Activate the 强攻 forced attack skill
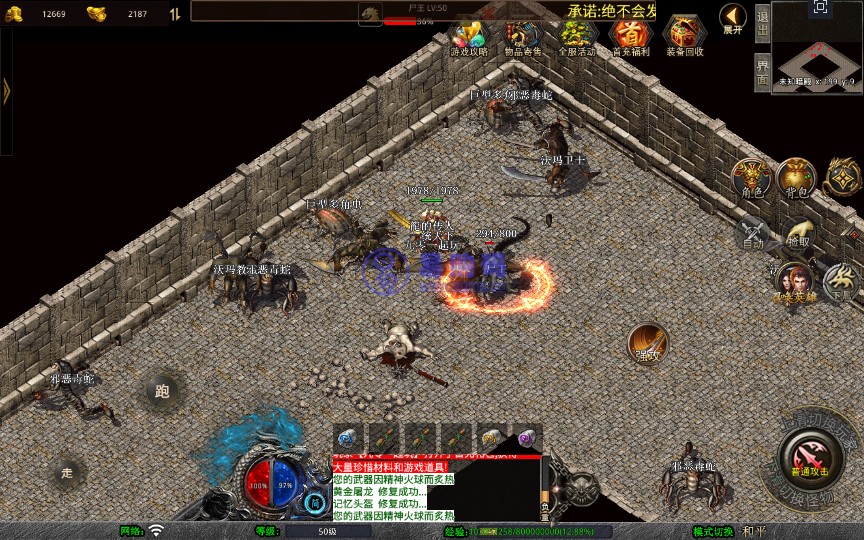864x540 pixels. pos(648,343)
